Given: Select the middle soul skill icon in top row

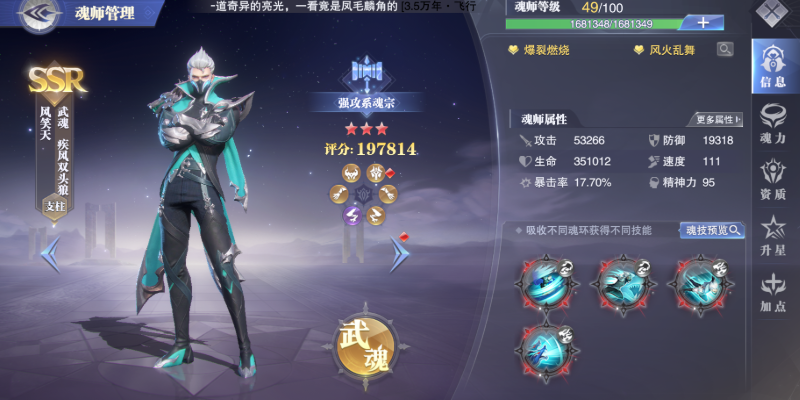Looking at the screenshot, I should pyautogui.click(x=625, y=281).
